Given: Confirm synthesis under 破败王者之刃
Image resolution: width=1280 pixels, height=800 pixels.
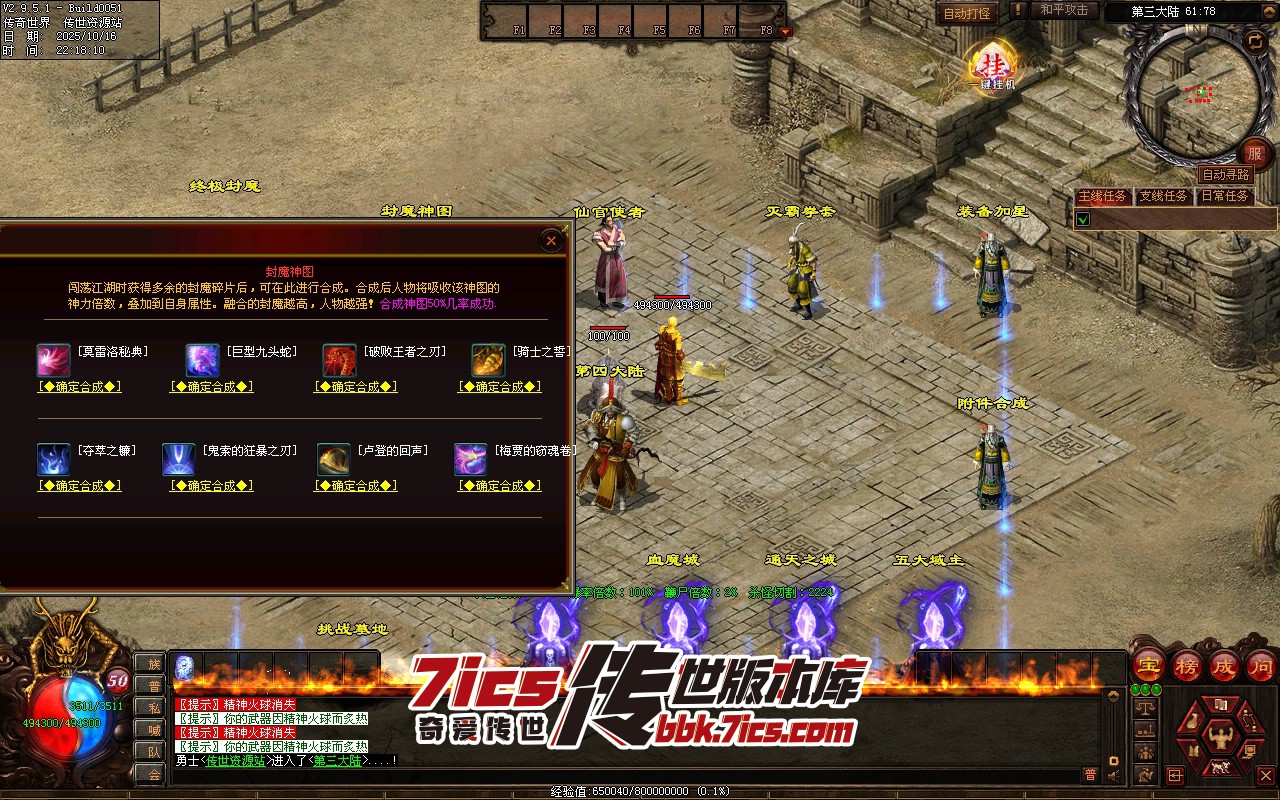Looking at the screenshot, I should point(356,387).
